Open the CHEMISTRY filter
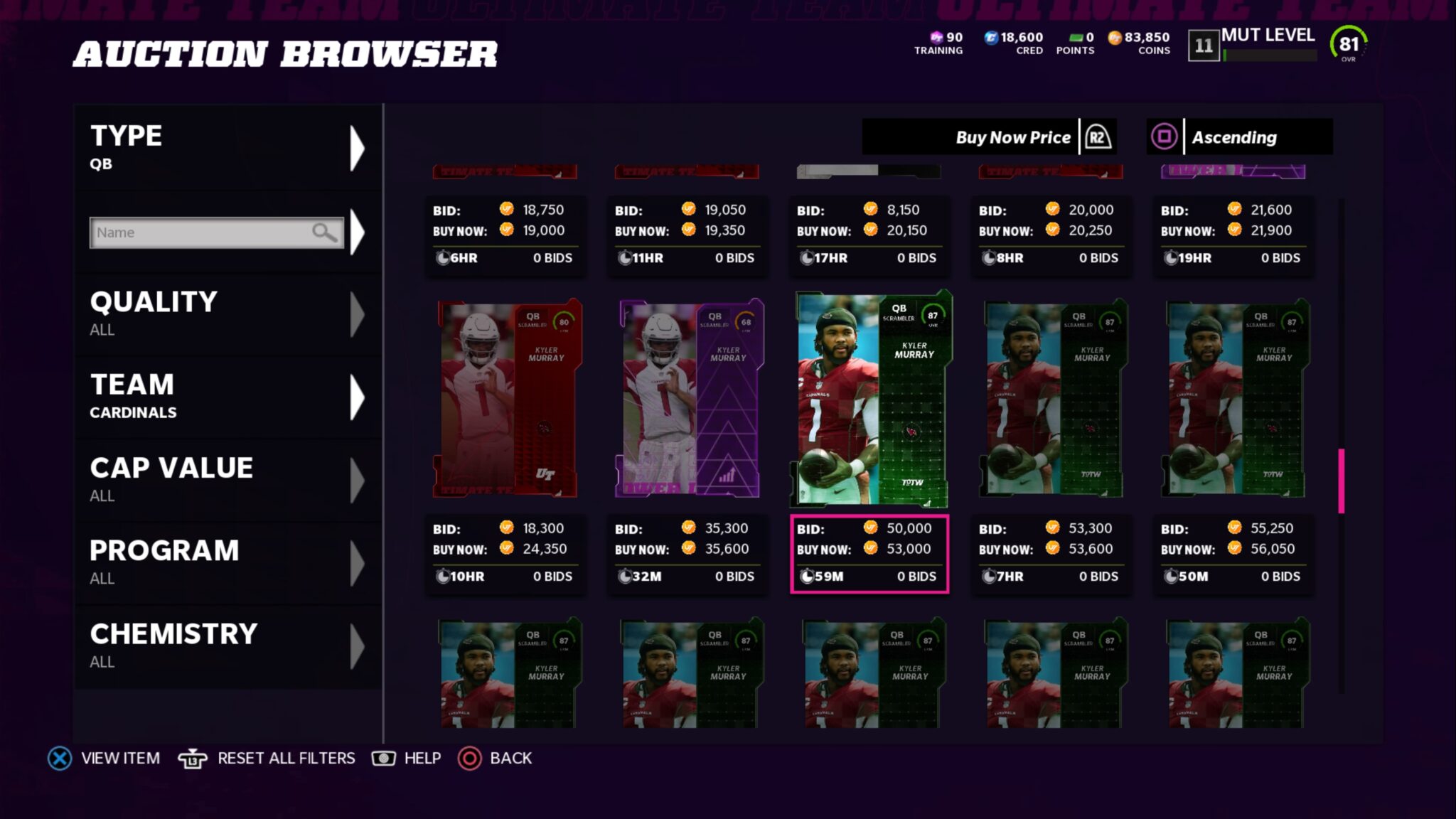The width and height of the screenshot is (1456, 819). [x=227, y=646]
